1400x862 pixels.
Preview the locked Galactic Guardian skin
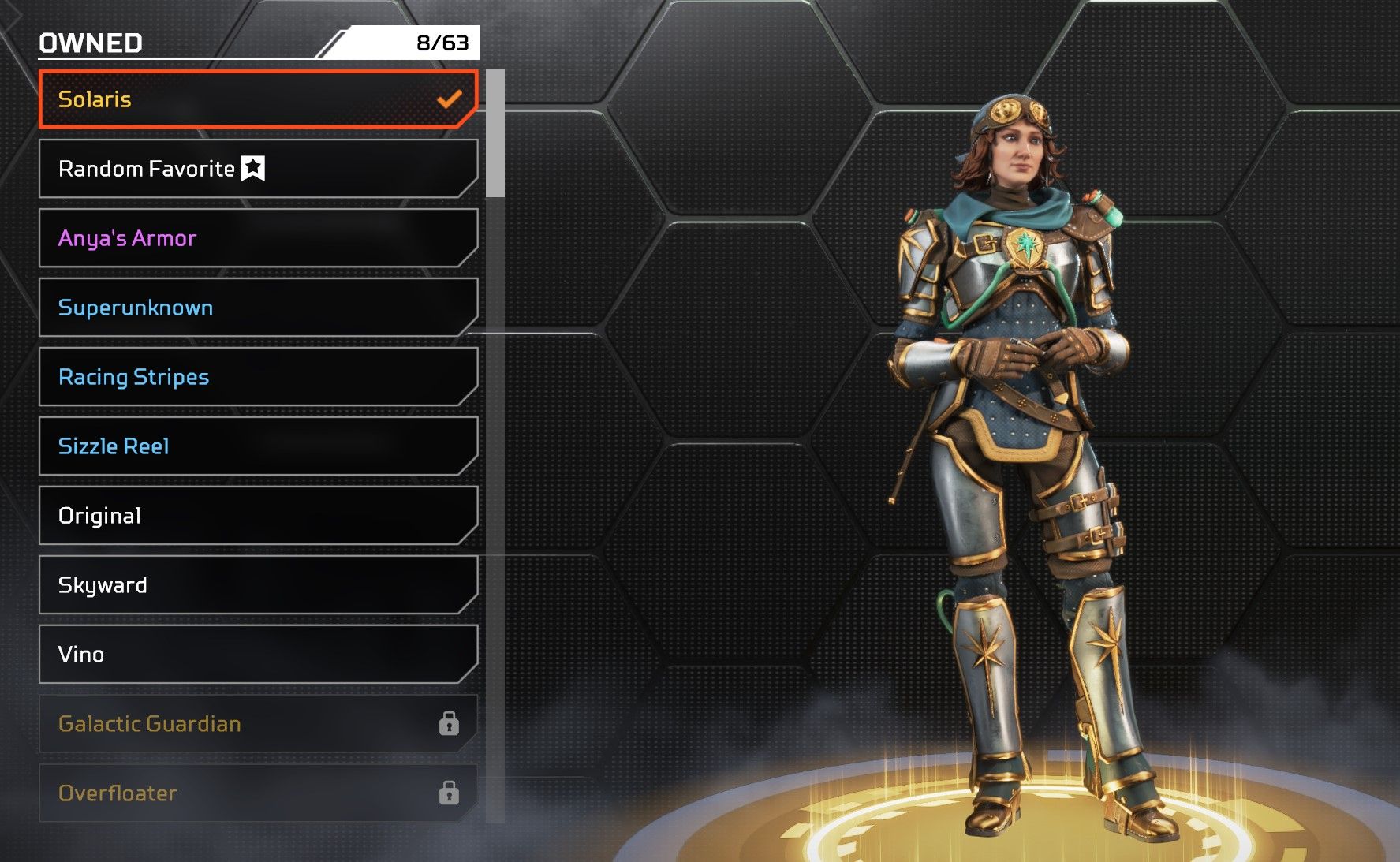[x=258, y=724]
